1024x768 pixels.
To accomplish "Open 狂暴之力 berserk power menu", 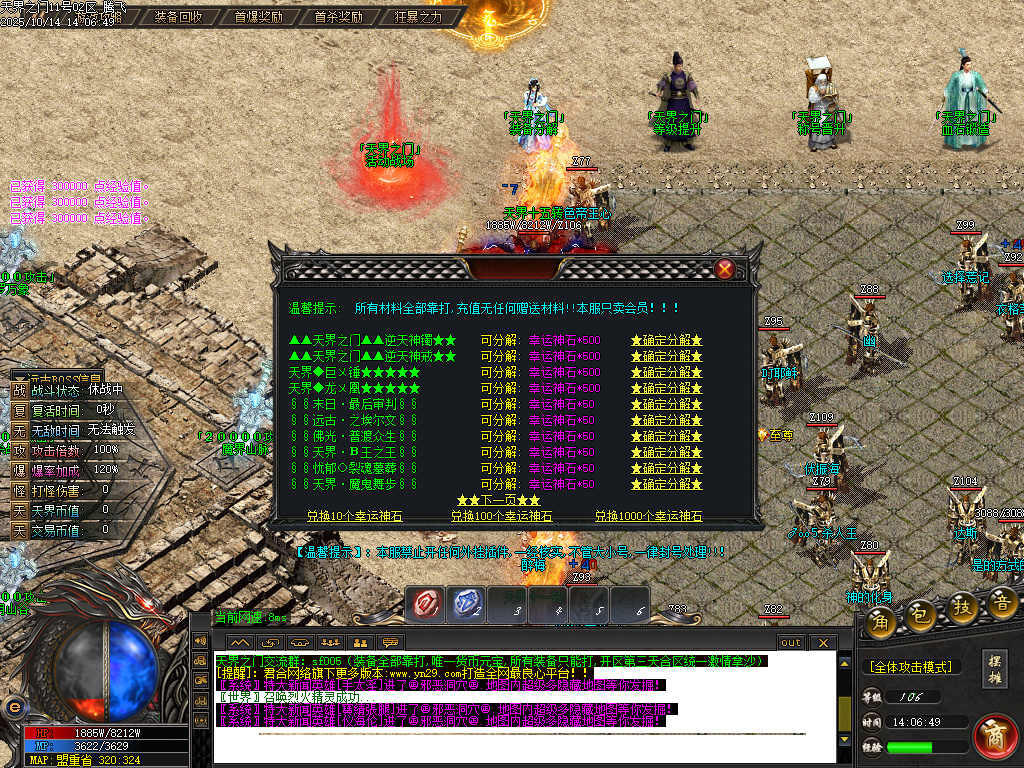I will pyautogui.click(x=418, y=17).
